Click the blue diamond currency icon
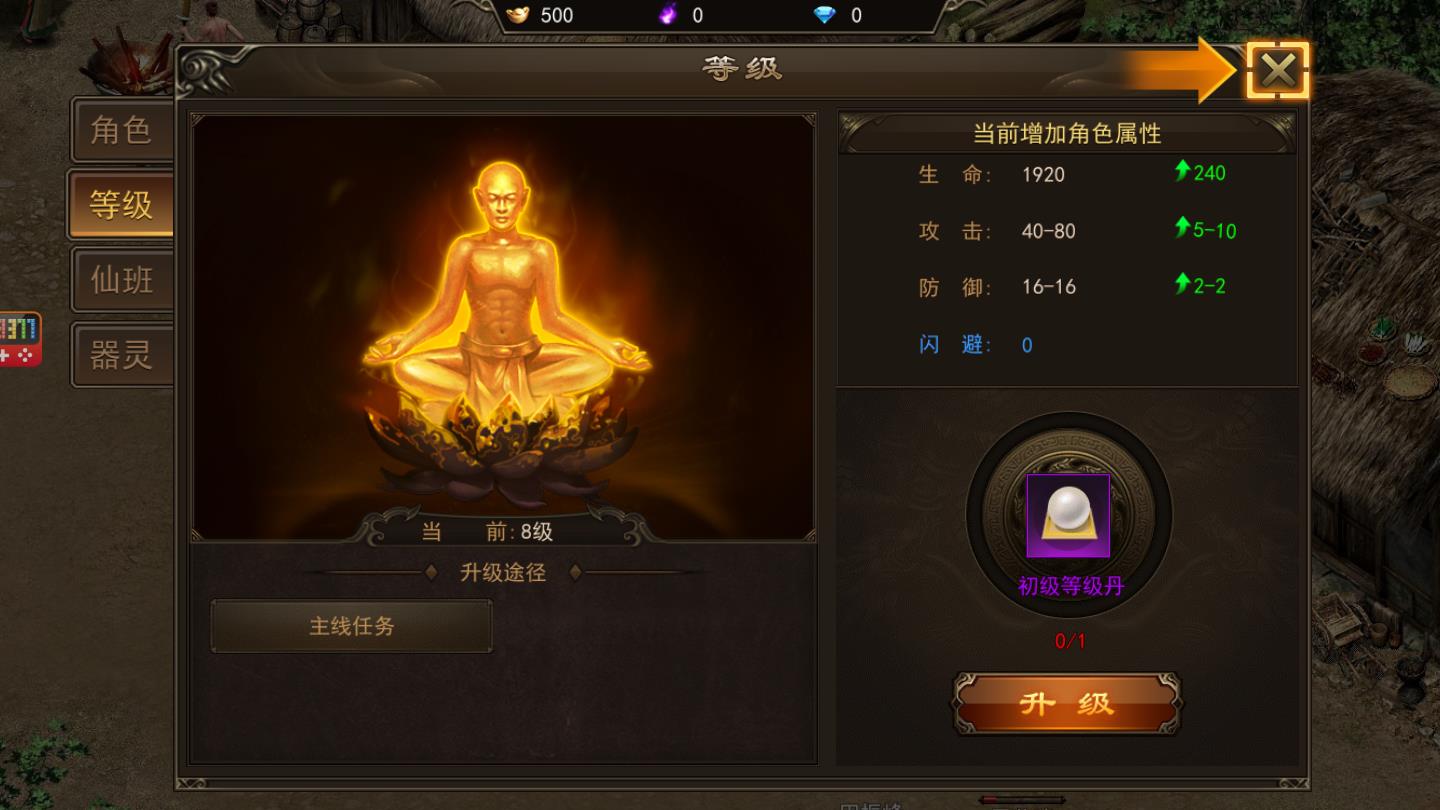This screenshot has height=810, width=1440. click(x=824, y=15)
